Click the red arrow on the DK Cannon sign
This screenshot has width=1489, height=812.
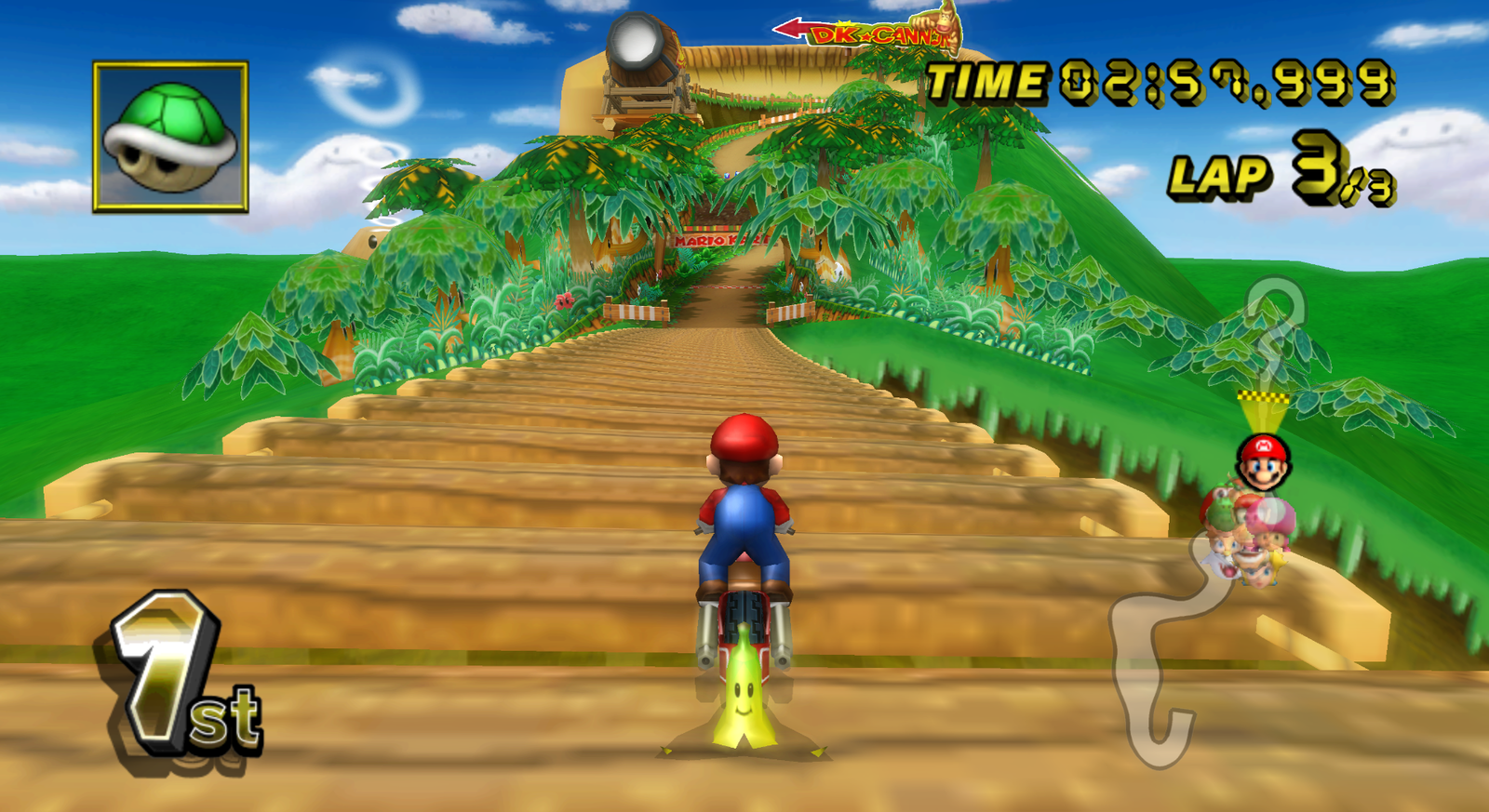[x=793, y=27]
